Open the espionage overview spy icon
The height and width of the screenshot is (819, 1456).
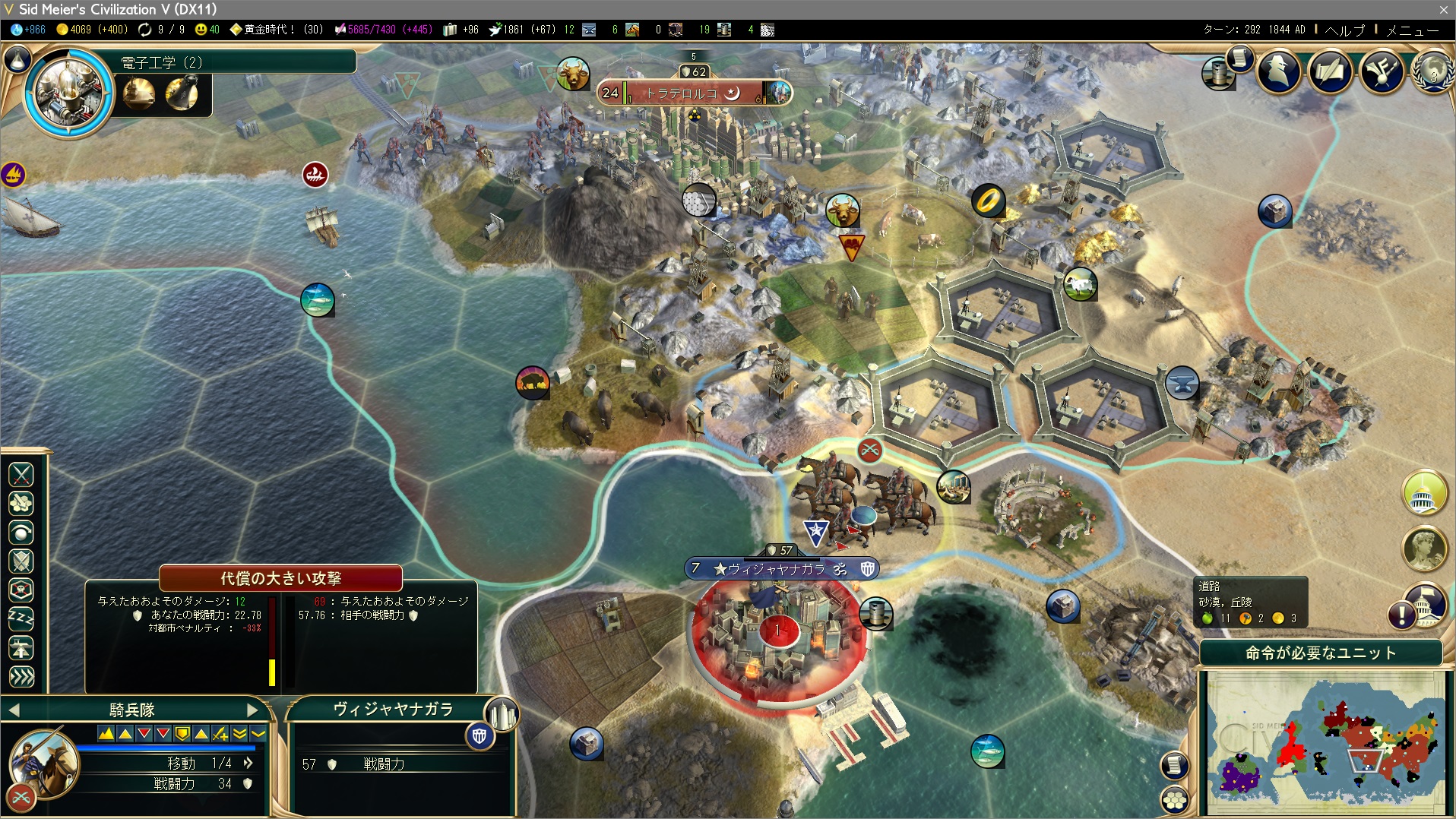[x=1279, y=71]
